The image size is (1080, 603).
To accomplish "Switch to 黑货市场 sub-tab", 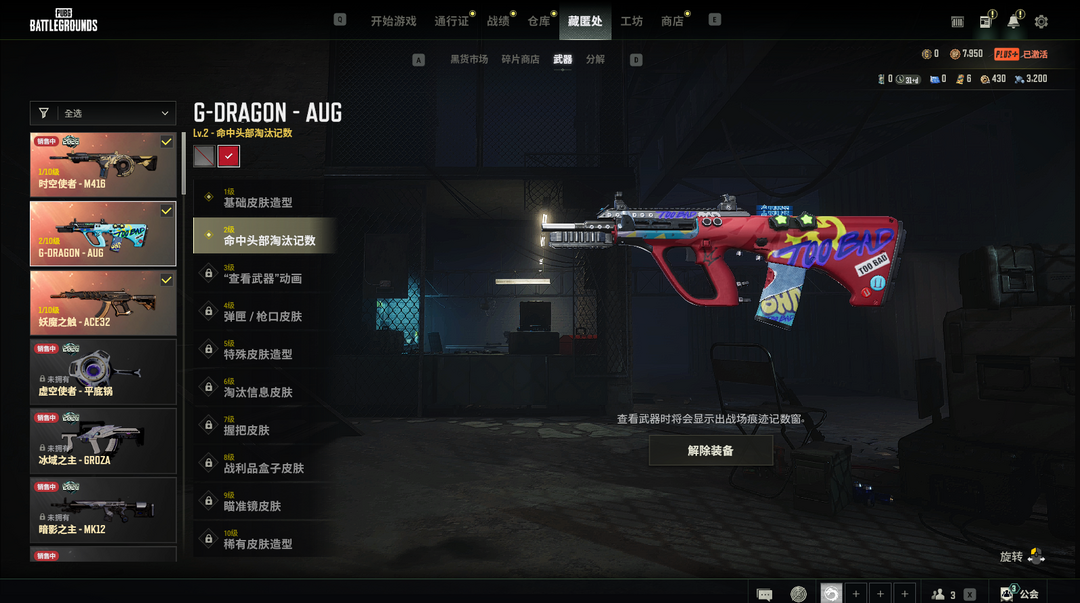I will (469, 60).
